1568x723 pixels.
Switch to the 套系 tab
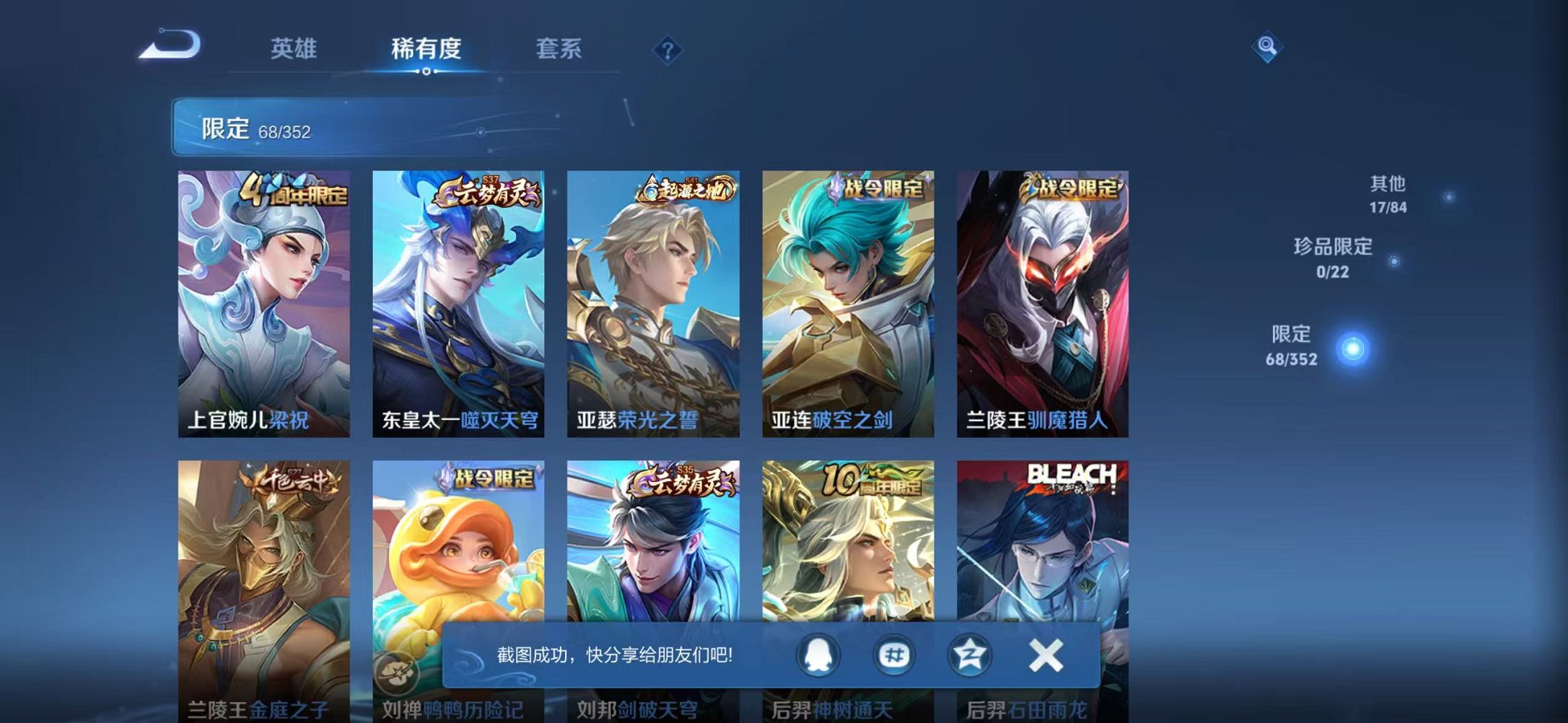(x=558, y=49)
